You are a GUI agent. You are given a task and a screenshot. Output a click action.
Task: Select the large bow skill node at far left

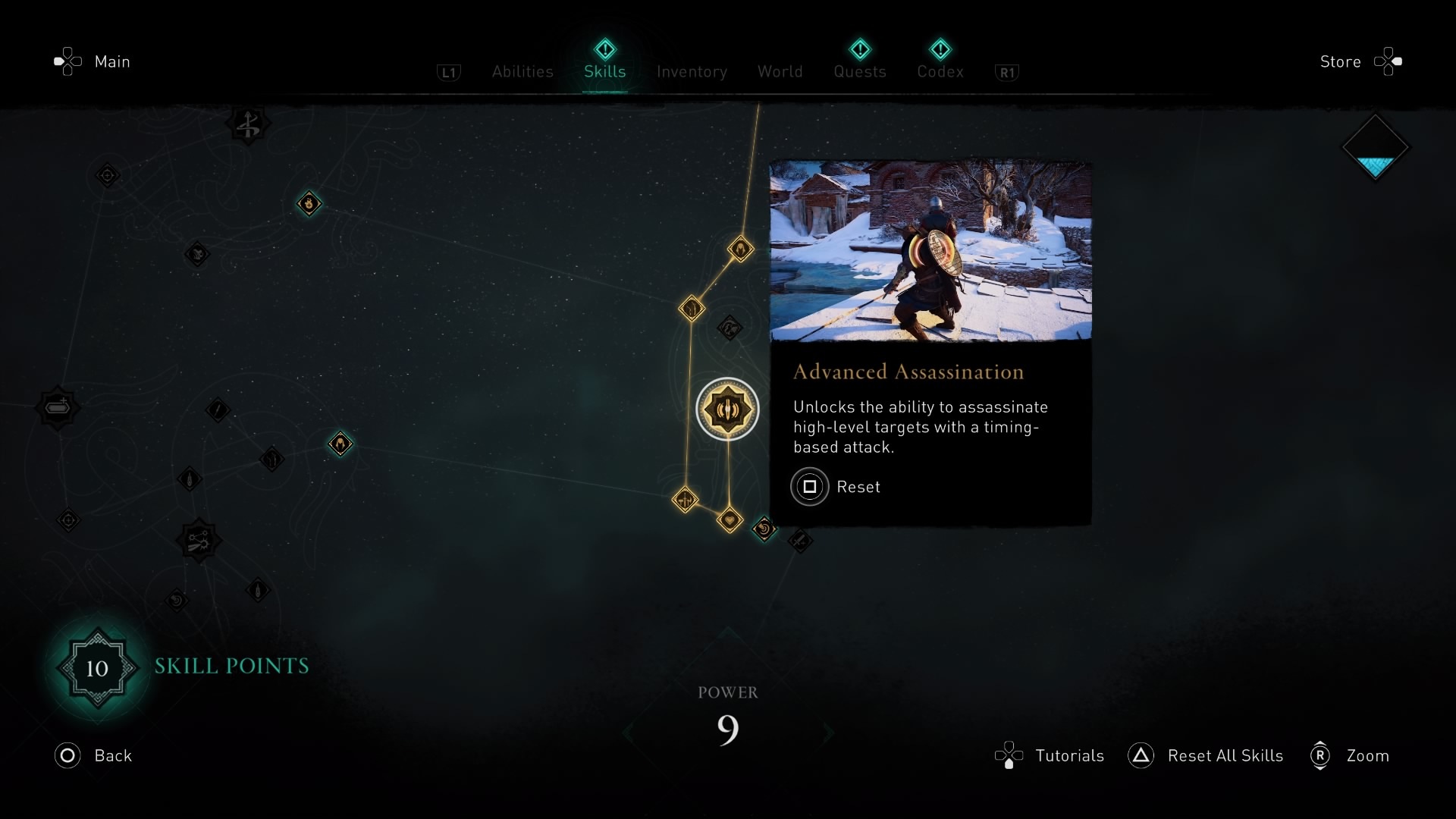pos(58,408)
